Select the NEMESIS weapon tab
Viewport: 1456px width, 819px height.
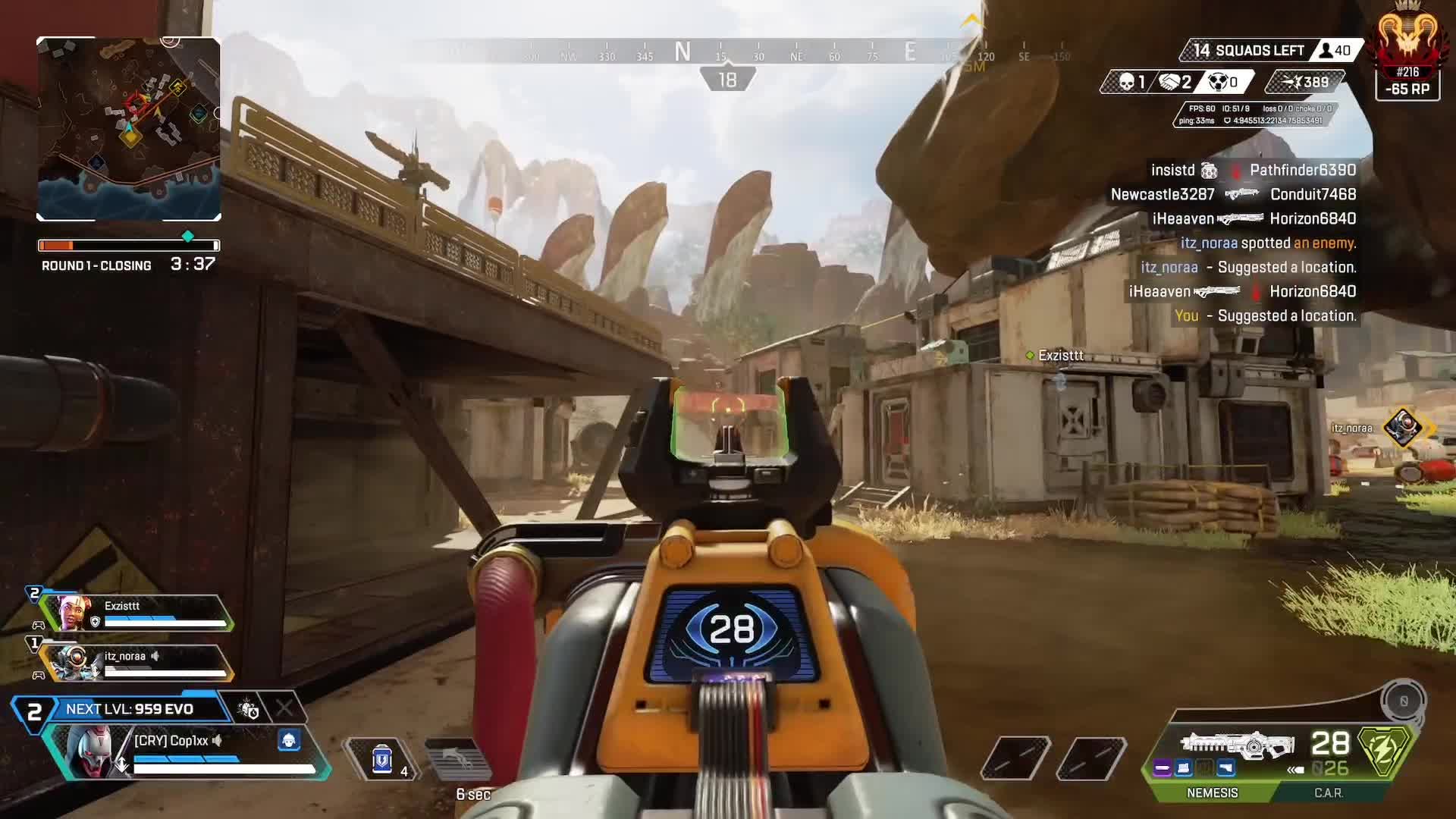1212,792
